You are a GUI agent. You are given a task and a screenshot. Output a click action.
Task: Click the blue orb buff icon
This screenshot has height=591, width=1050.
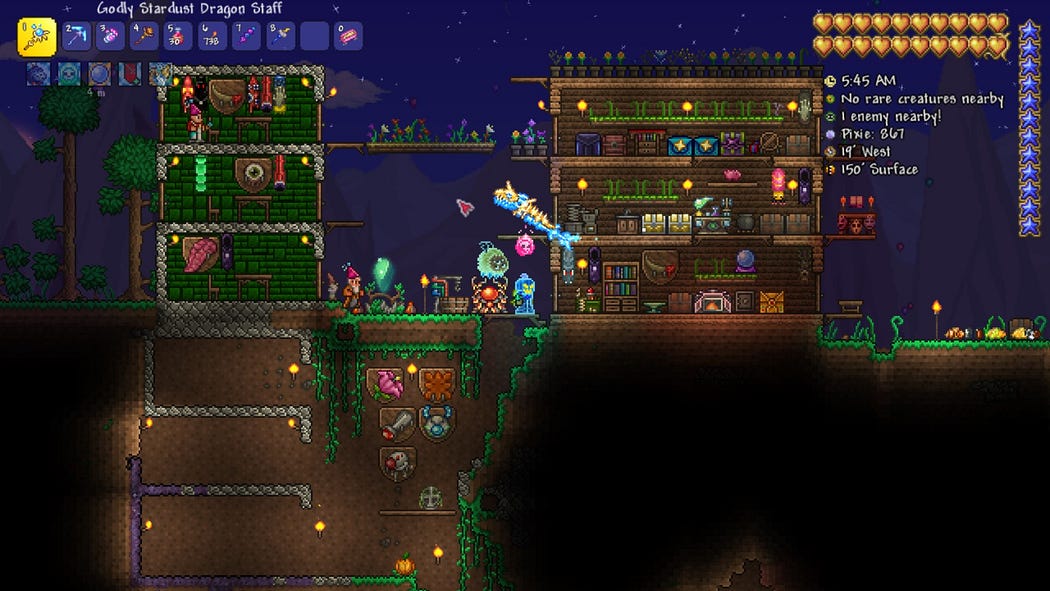point(100,73)
